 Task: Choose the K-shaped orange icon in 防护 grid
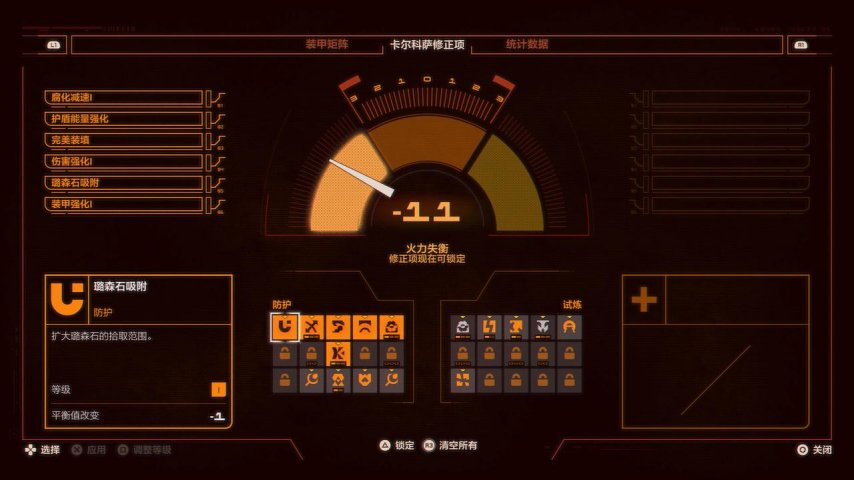pyautogui.click(x=338, y=353)
